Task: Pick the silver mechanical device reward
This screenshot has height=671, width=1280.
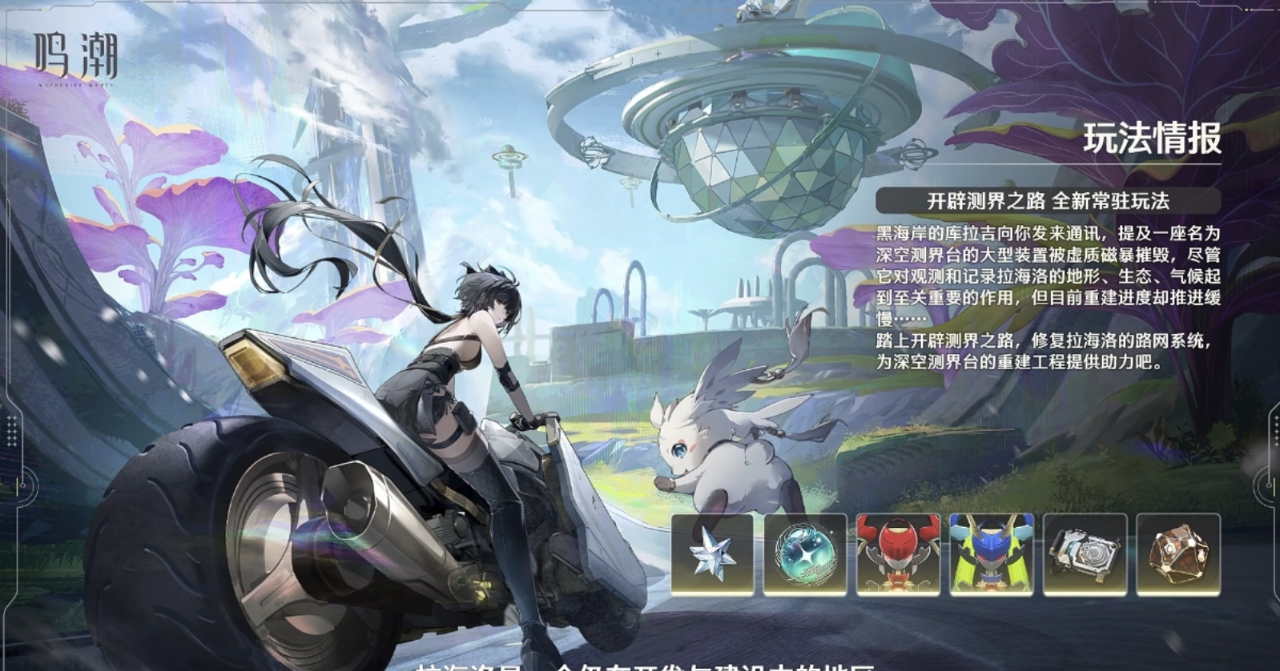Action: tap(1085, 554)
